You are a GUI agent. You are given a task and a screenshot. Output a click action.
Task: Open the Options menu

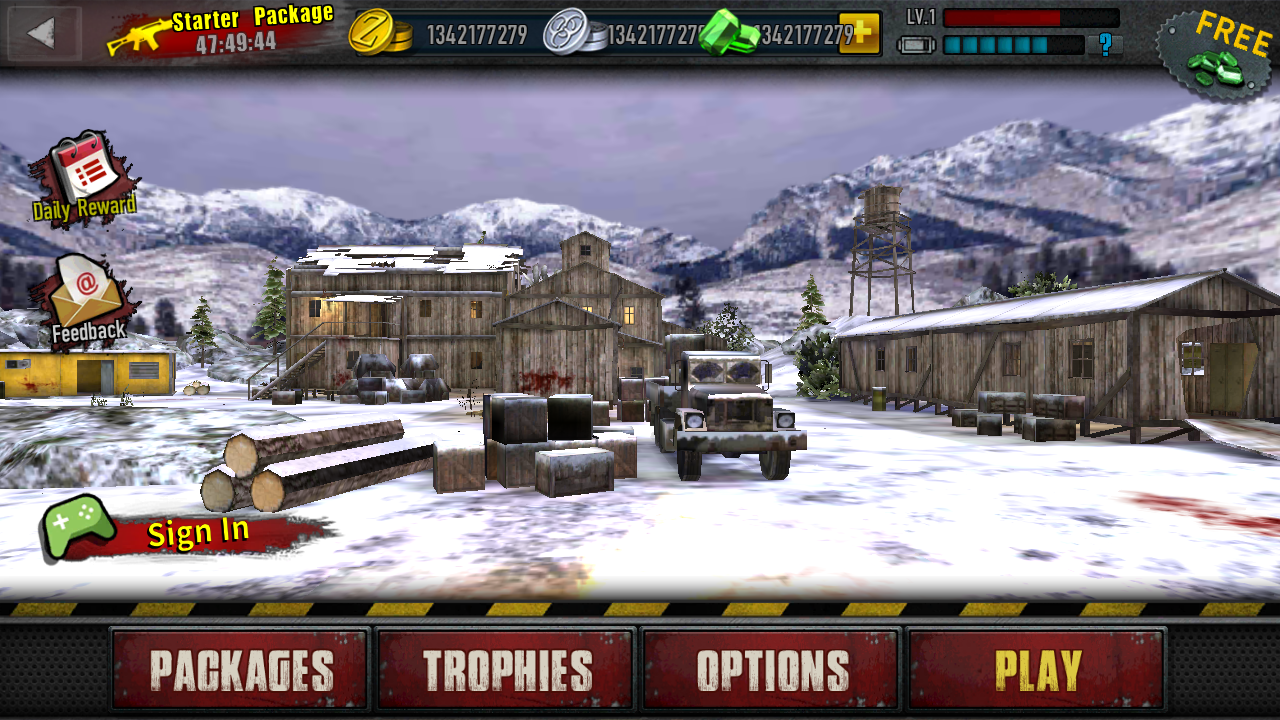pos(772,670)
